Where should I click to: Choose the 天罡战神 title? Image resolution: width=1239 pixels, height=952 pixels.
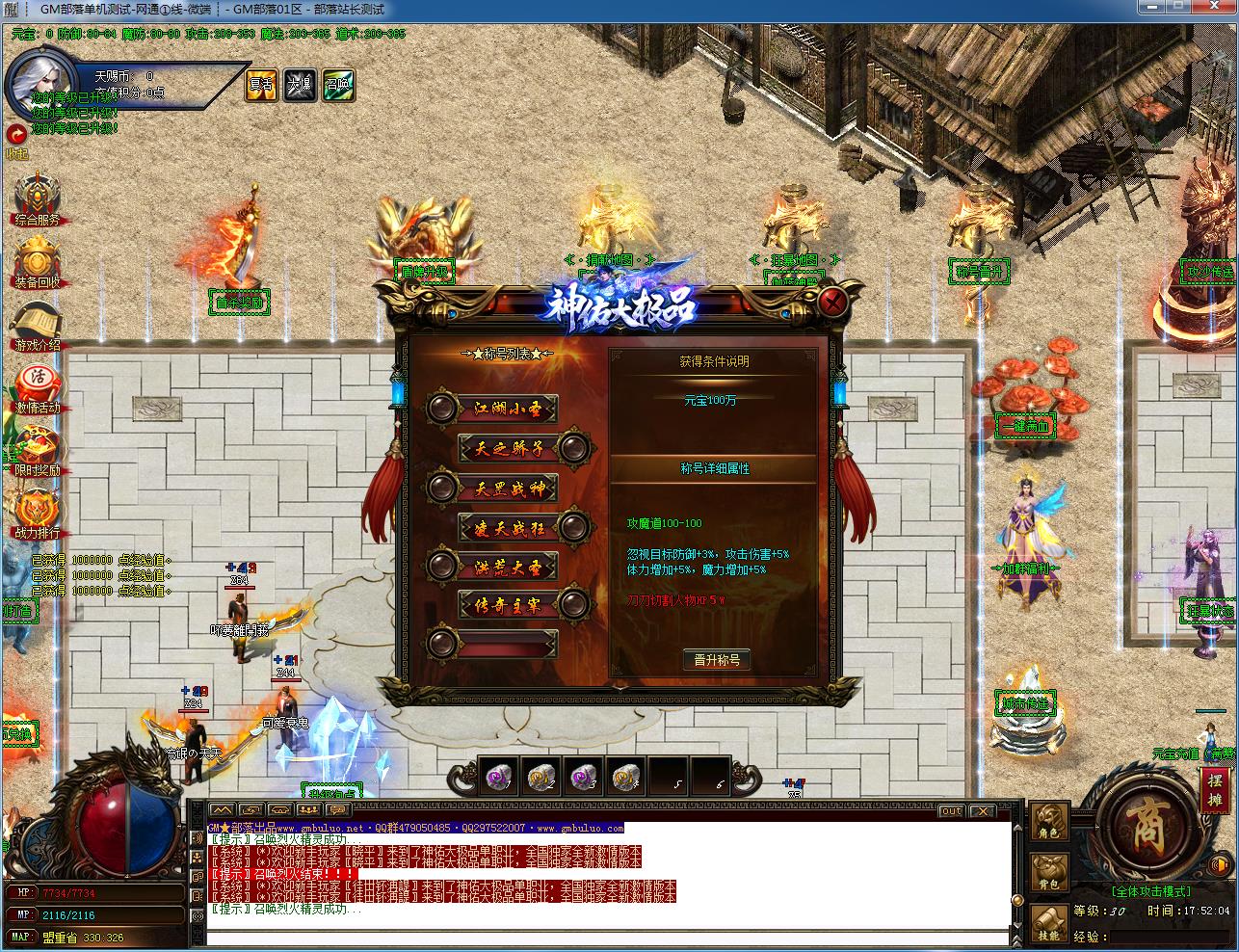pos(508,488)
